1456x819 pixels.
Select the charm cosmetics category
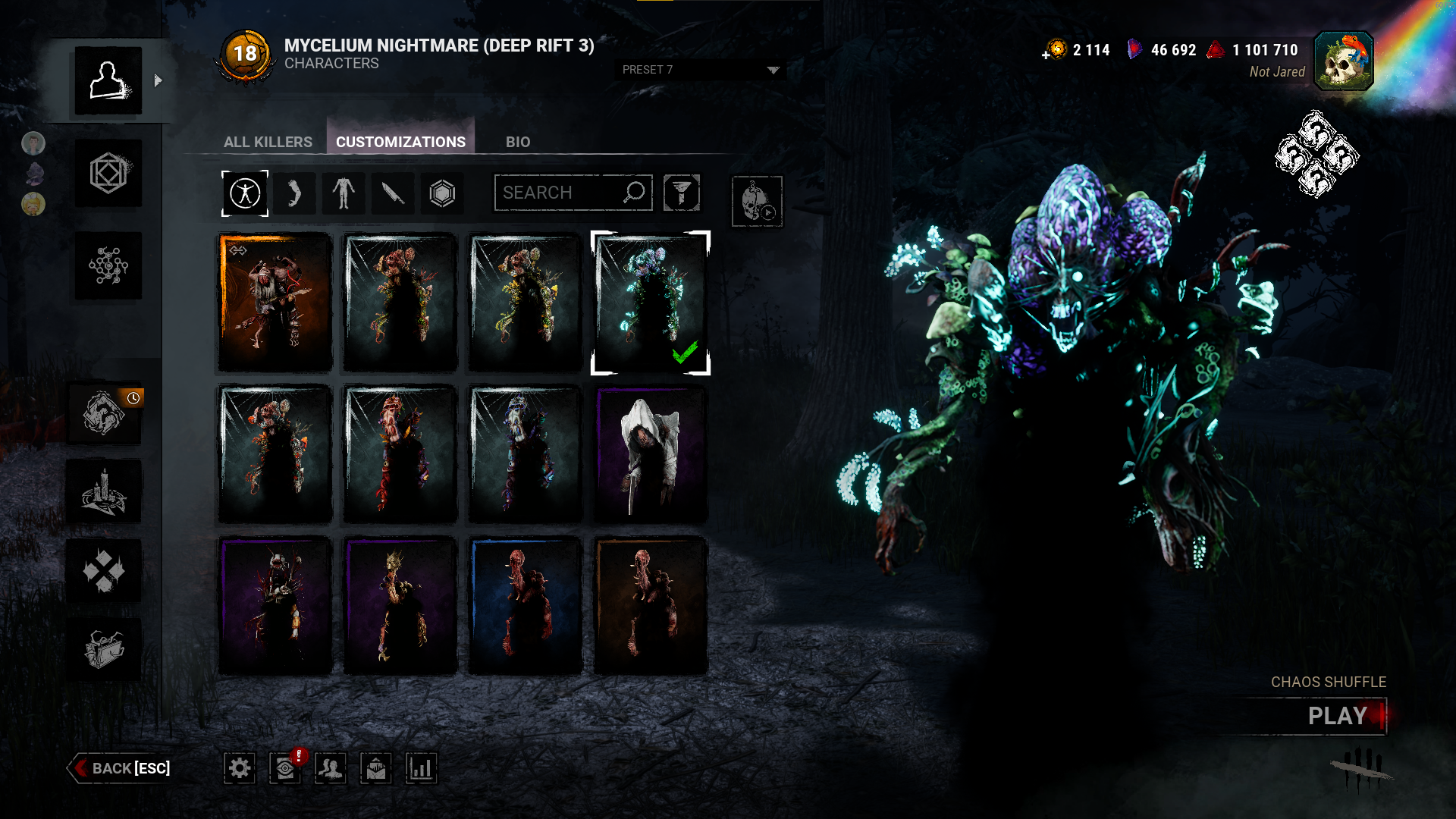442,193
